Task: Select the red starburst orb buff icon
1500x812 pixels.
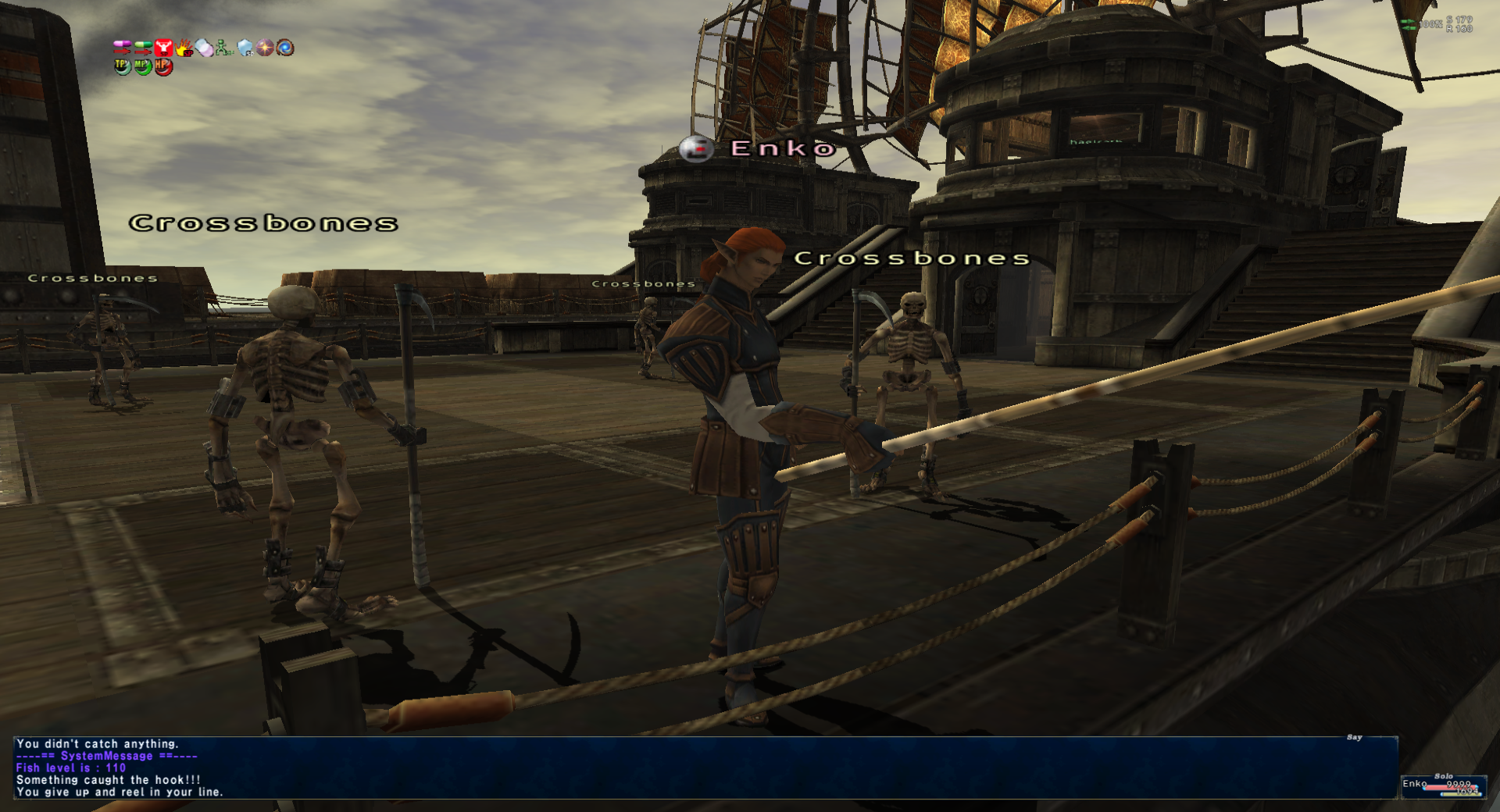Action: [x=266, y=48]
